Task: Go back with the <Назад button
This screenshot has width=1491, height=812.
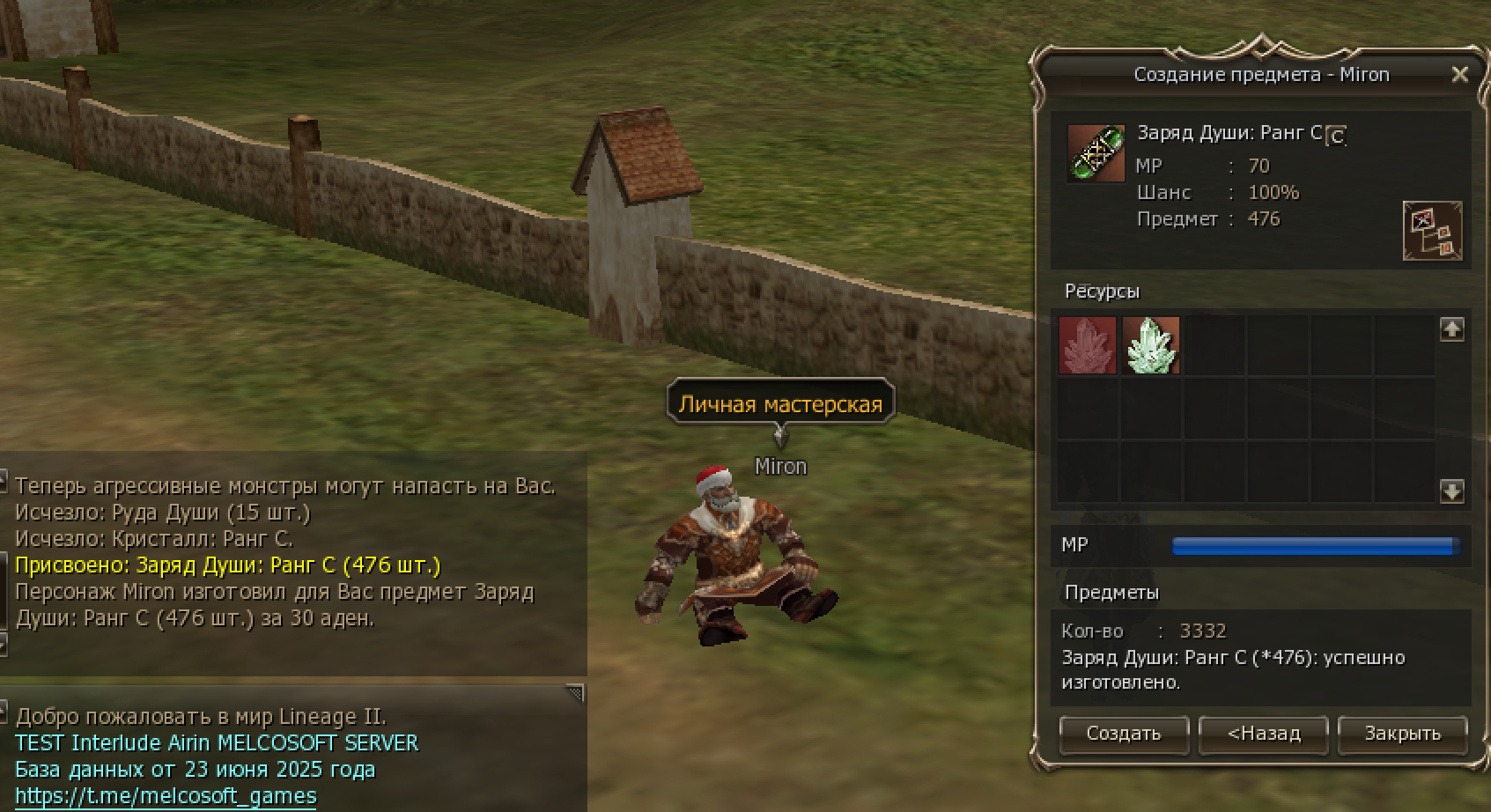Action: [x=1263, y=734]
